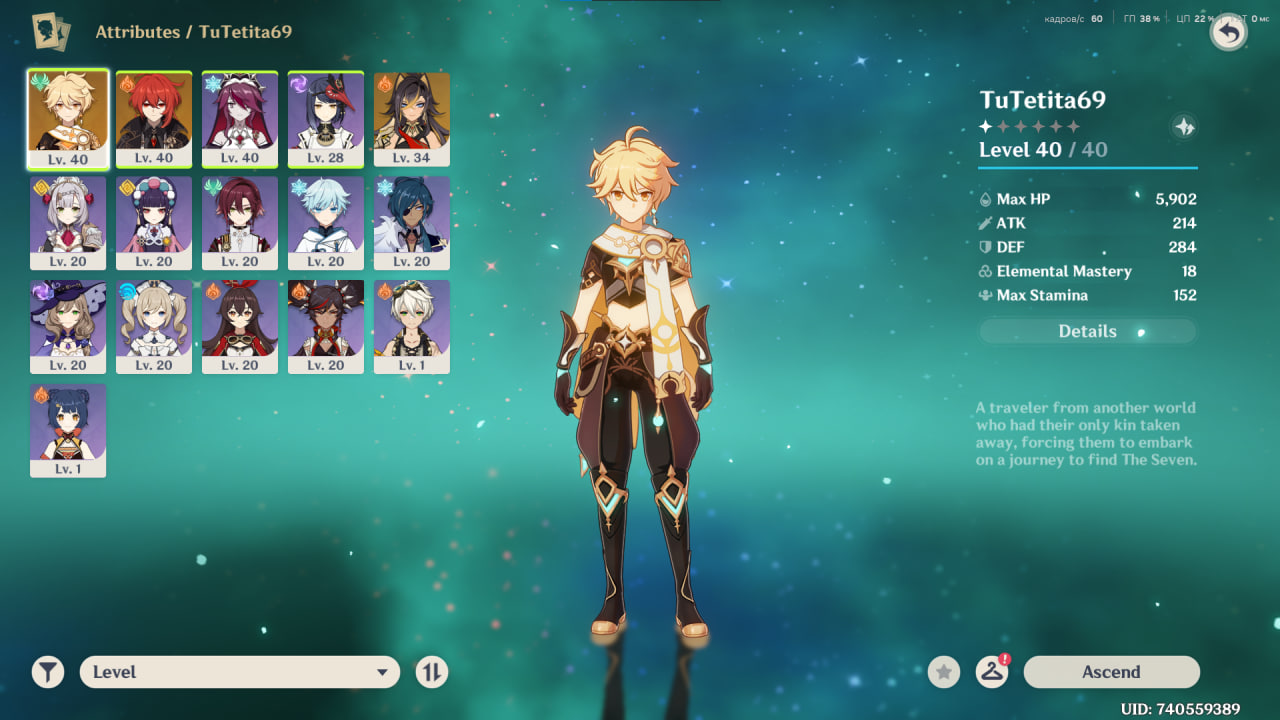Choose Dehya's Lv. 34 portrait
1280x720 pixels.
[x=412, y=118]
